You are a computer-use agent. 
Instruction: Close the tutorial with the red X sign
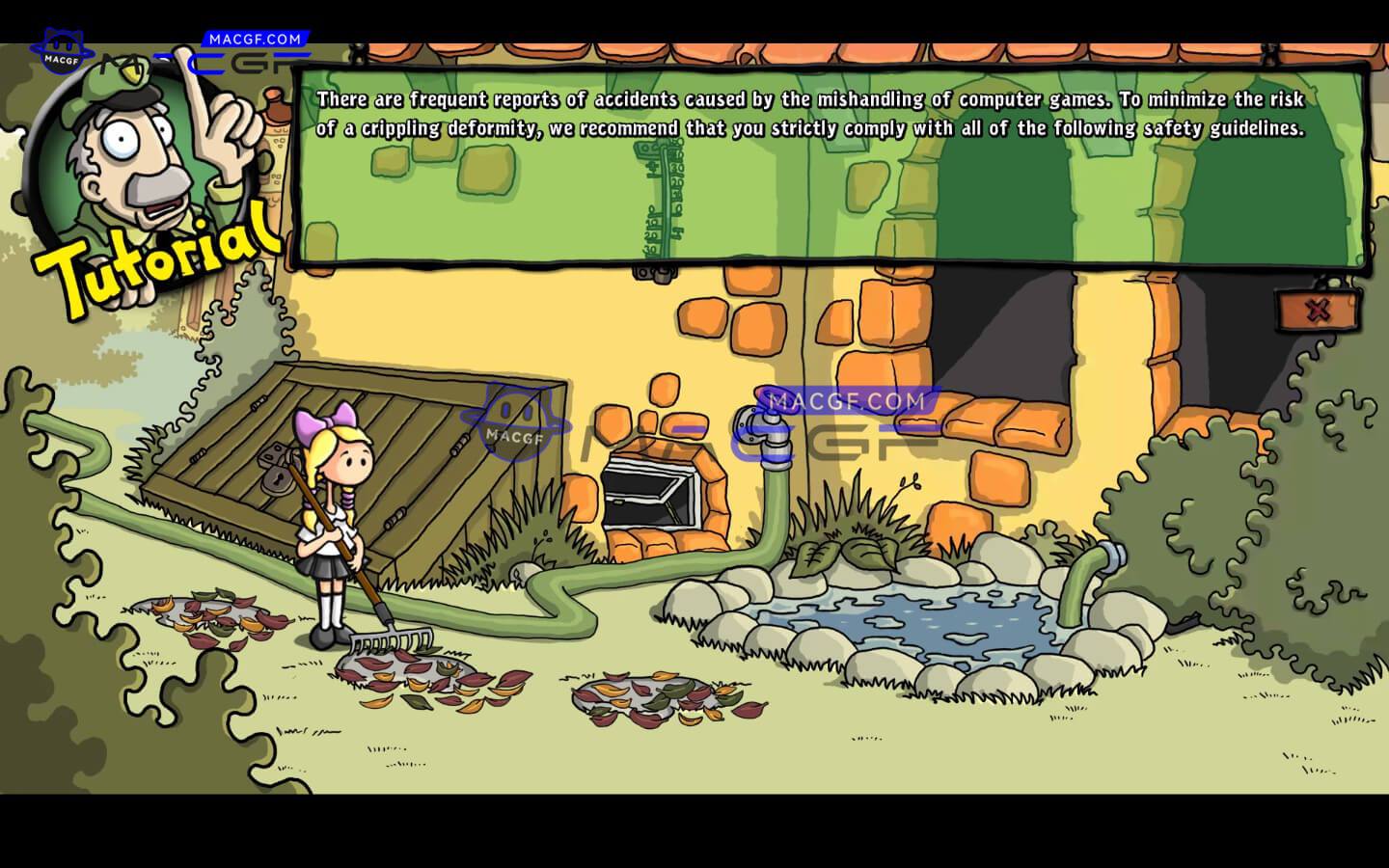point(1318,311)
